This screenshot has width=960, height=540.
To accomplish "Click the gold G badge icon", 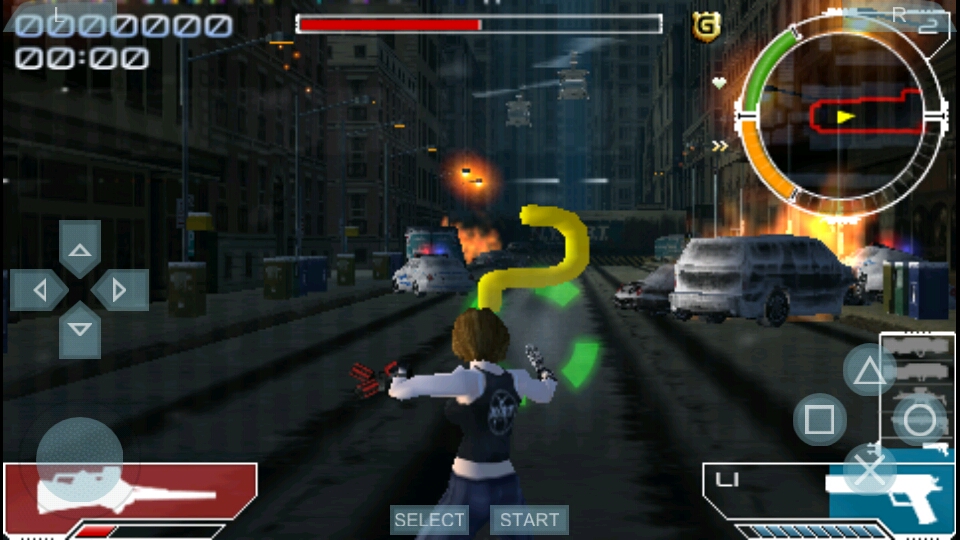I will (x=706, y=27).
